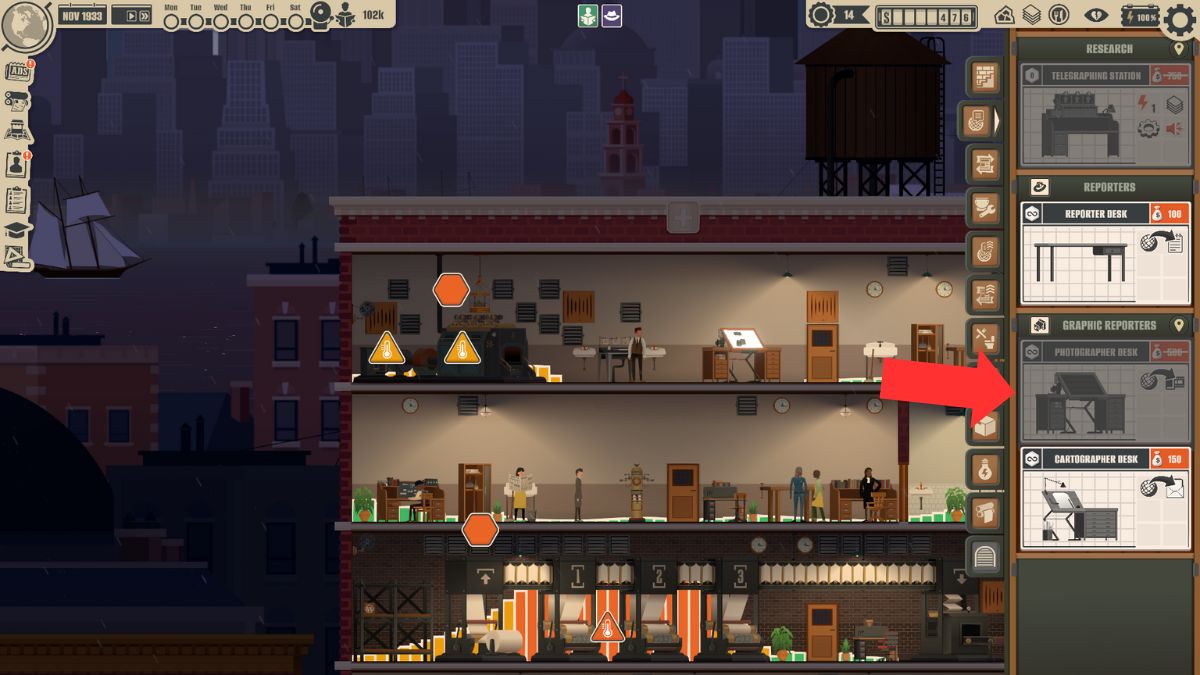Open the paper rolls build category
Screen dimensions: 1200x675
[x=986, y=514]
